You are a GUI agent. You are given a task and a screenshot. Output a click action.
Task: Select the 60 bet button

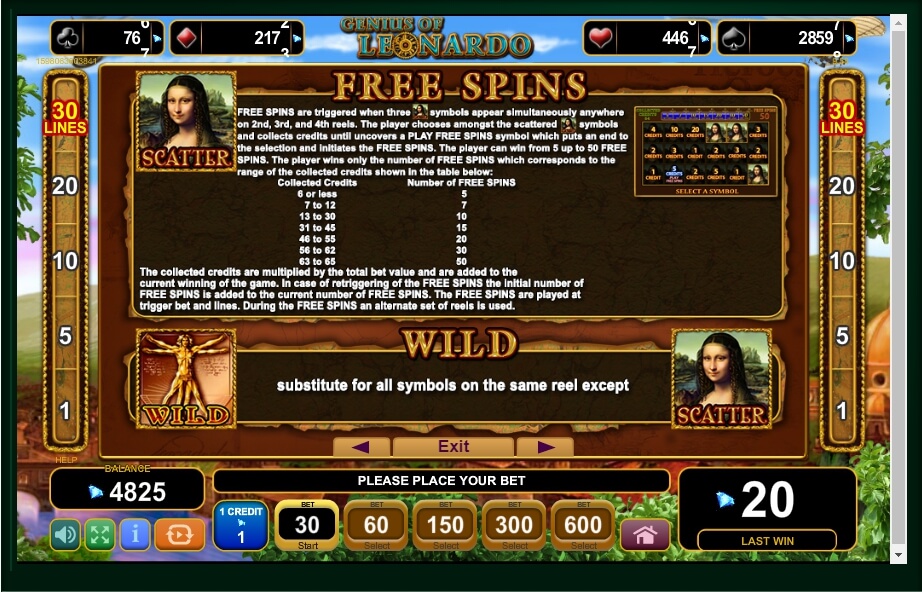(x=376, y=525)
